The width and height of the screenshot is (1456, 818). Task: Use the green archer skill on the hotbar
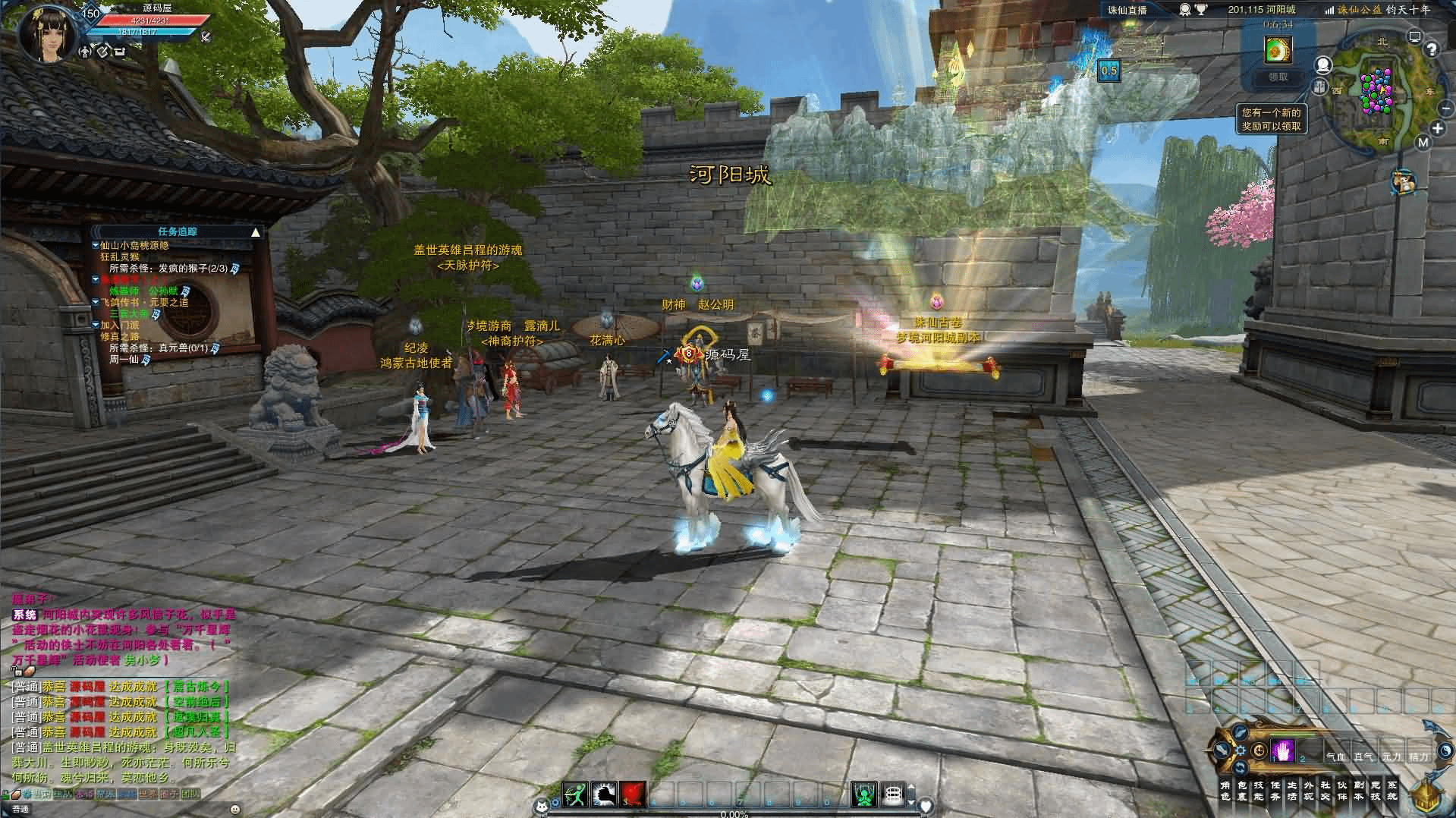(576, 794)
